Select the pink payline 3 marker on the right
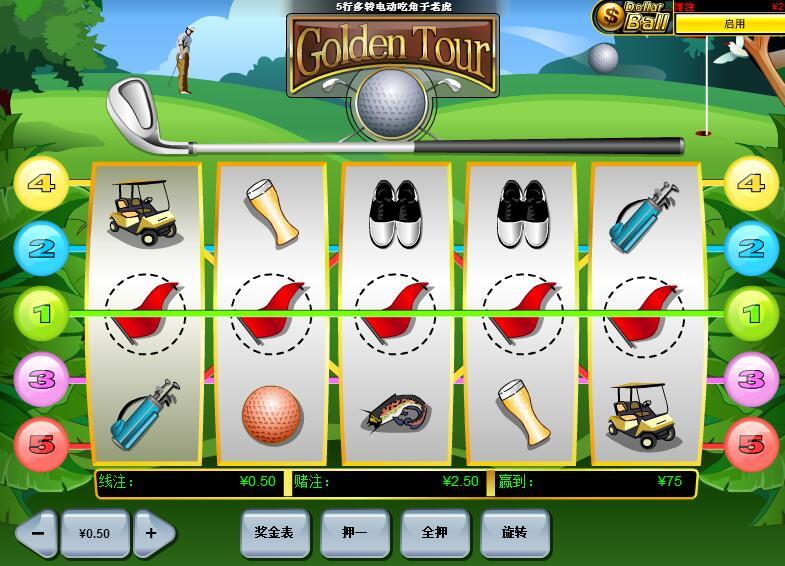The height and width of the screenshot is (566, 785). [750, 380]
